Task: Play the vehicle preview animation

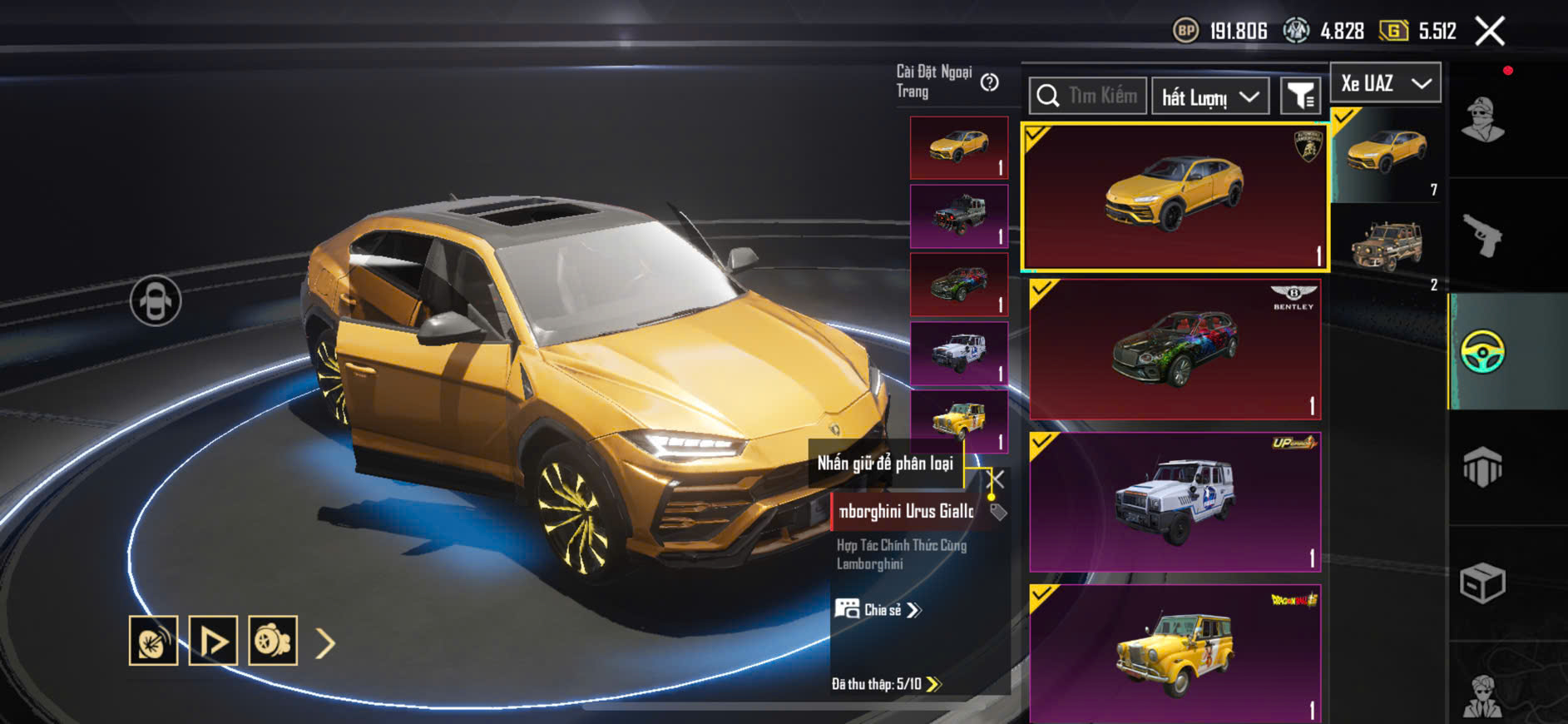Action: [213, 641]
